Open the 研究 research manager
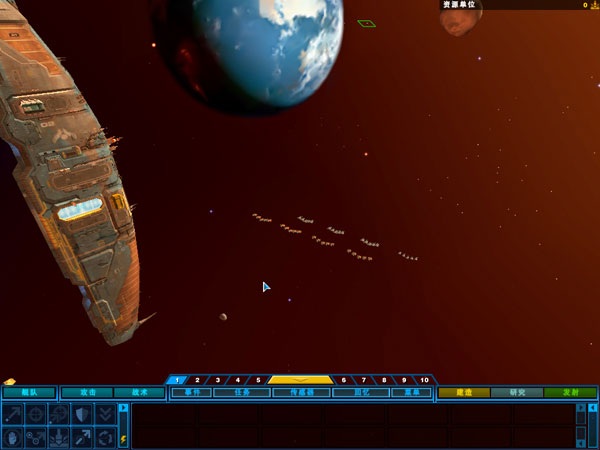This screenshot has height=450, width=600. (x=517, y=393)
